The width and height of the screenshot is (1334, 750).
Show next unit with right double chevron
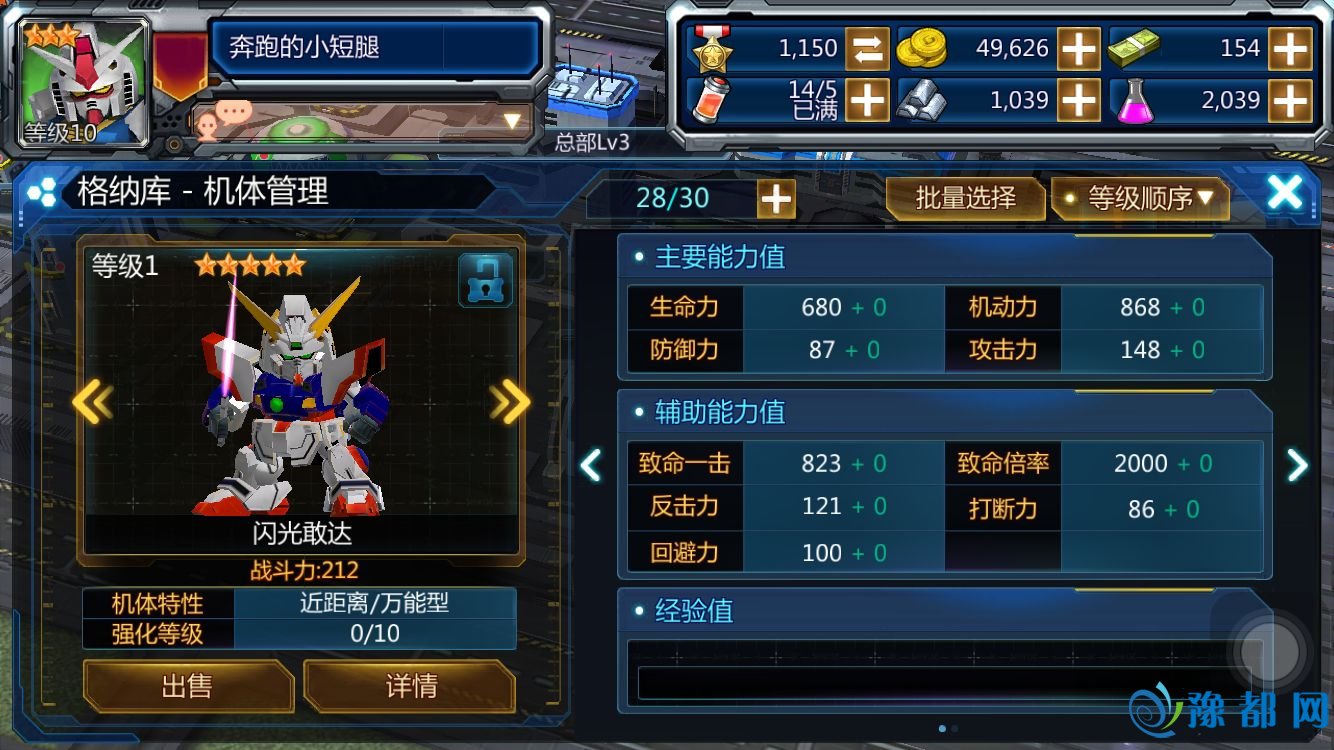tap(510, 402)
